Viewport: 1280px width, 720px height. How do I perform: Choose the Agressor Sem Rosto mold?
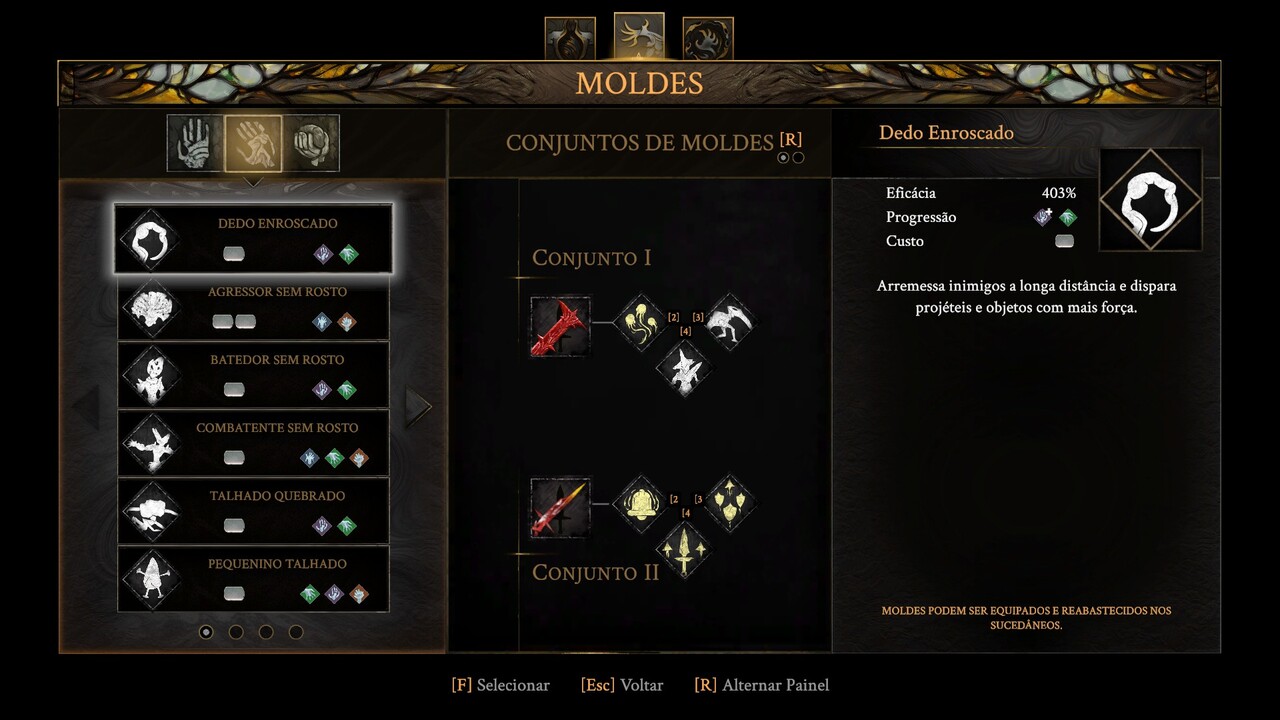pos(253,308)
